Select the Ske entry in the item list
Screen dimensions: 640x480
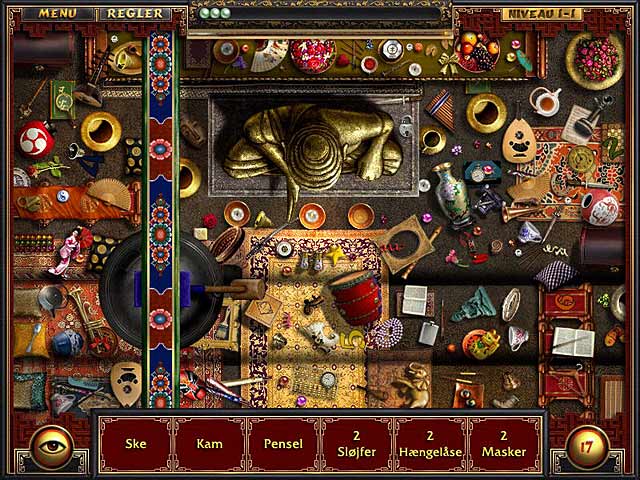[135, 444]
